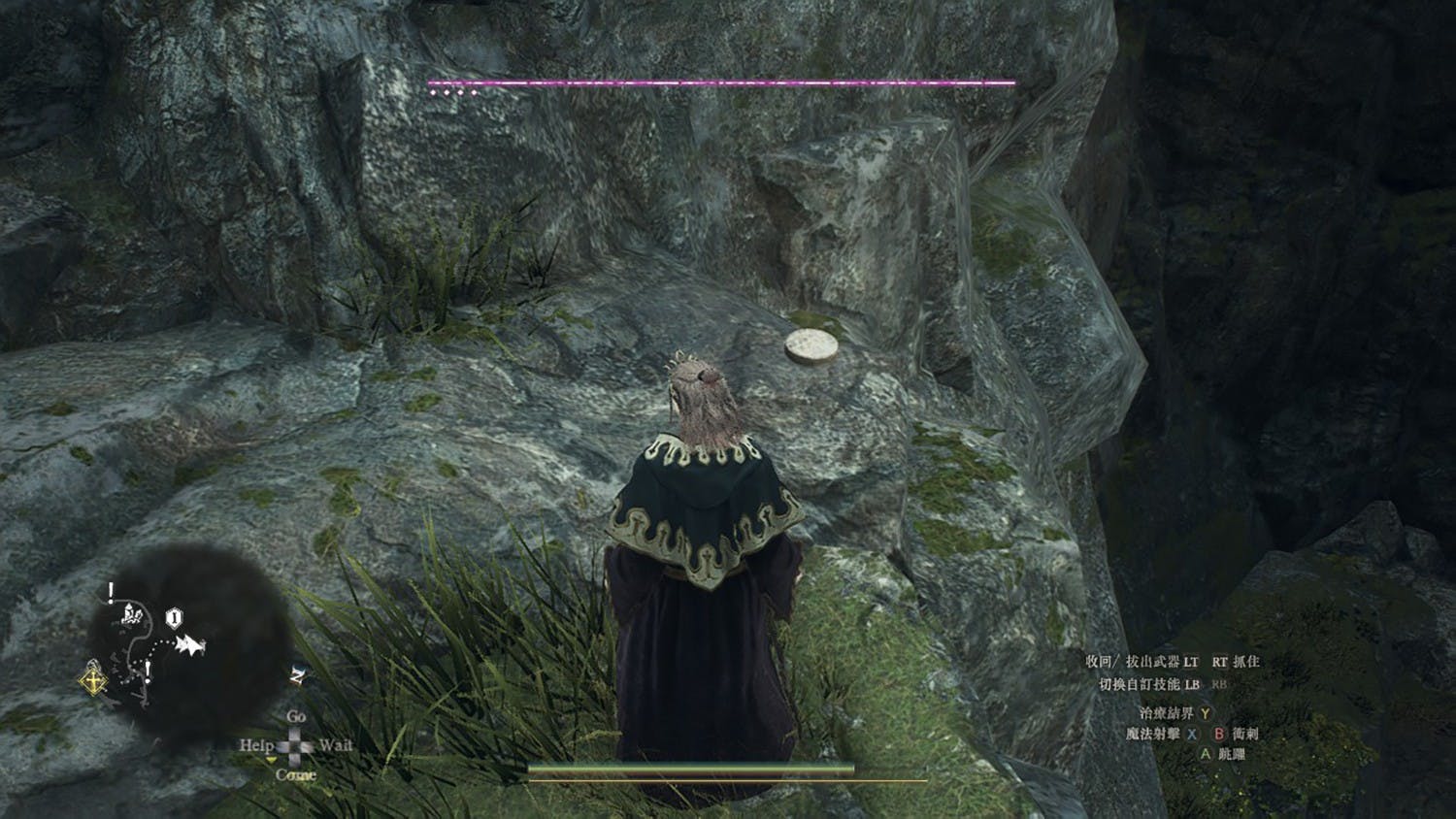Choose the Wait pawn command
Image resolution: width=1456 pixels, height=819 pixels.
pos(335,745)
